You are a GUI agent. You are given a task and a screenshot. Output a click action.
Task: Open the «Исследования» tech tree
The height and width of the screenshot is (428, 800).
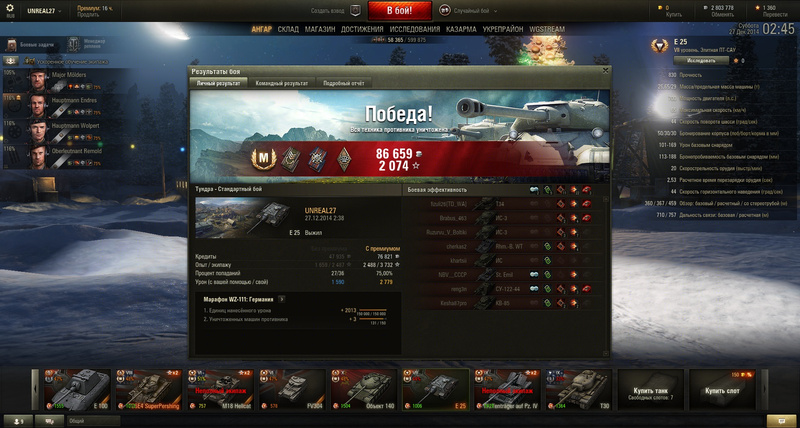click(415, 30)
